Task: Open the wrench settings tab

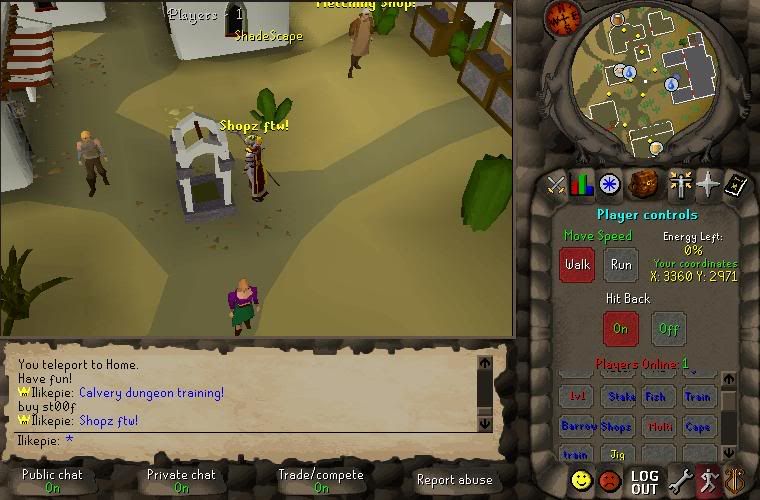Action: point(680,482)
